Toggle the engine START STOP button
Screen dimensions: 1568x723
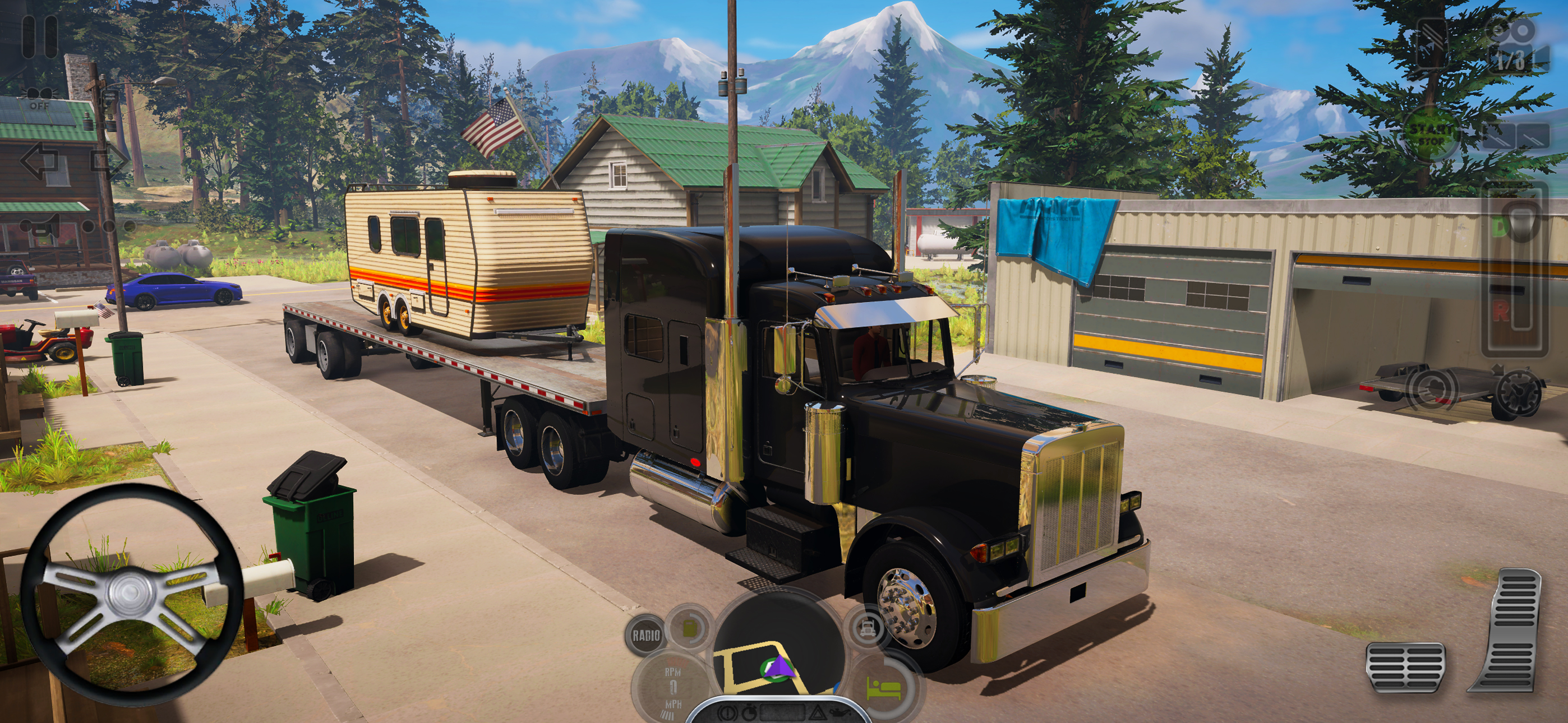coord(1431,134)
